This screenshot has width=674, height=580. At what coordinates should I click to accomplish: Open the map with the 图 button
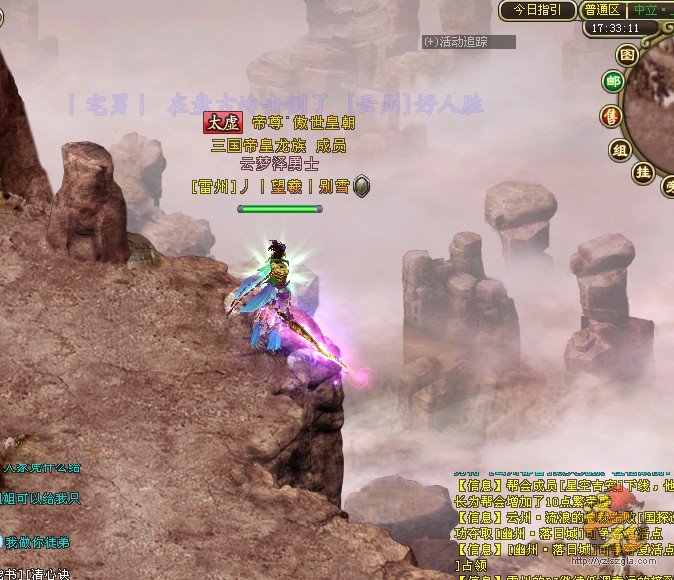628,54
